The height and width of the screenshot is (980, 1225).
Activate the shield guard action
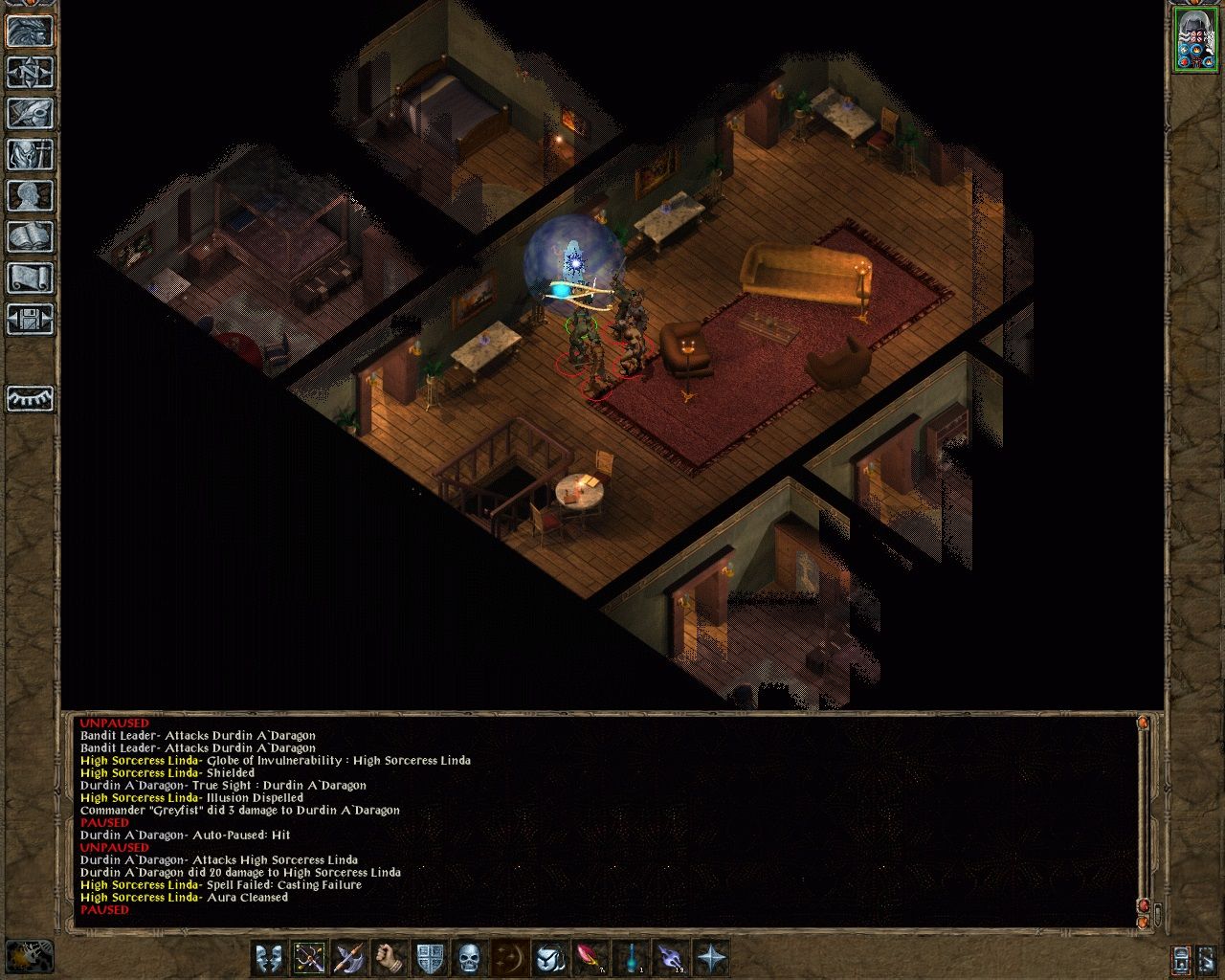tap(430, 957)
